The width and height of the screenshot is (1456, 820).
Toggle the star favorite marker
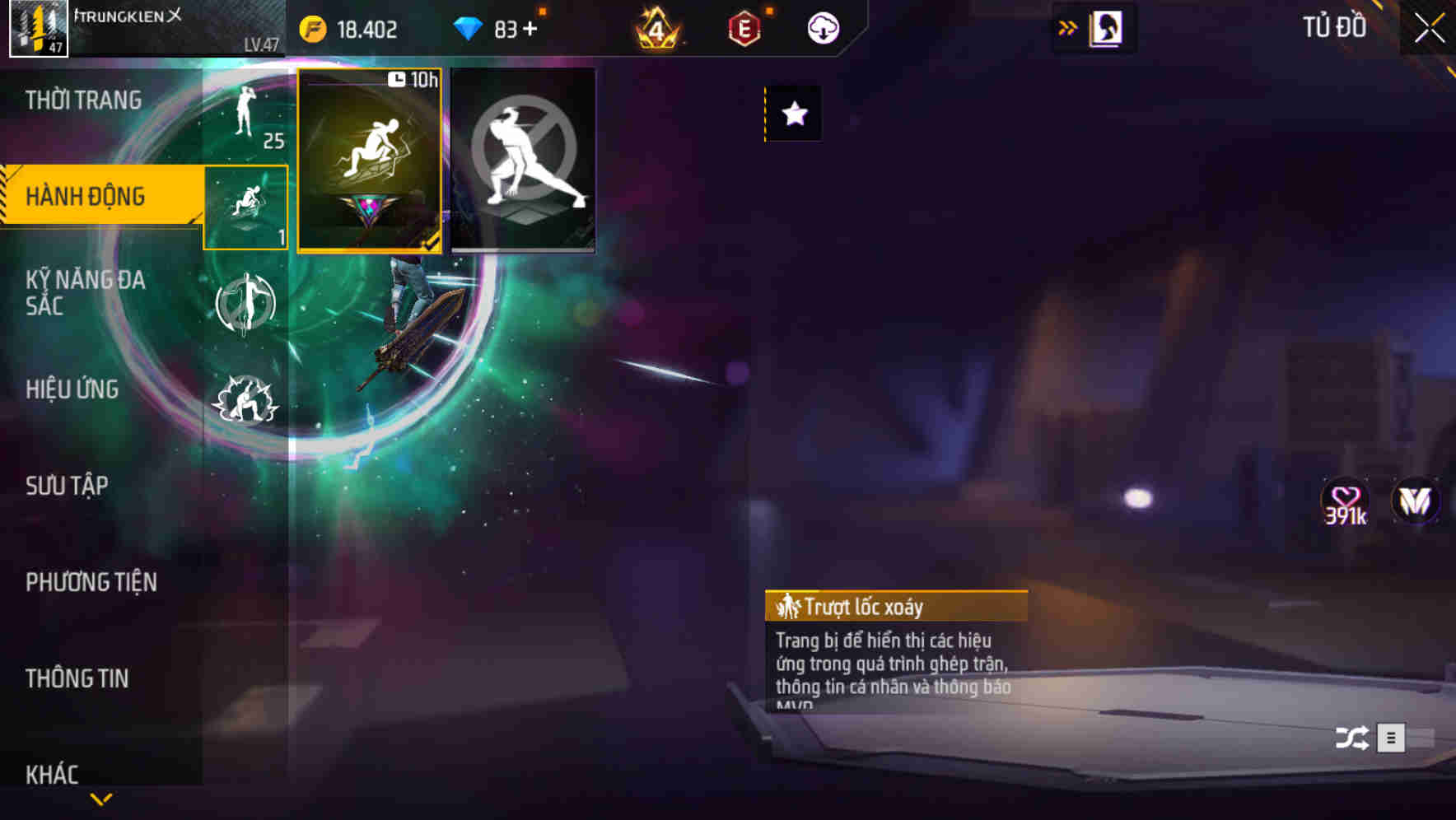tap(792, 114)
